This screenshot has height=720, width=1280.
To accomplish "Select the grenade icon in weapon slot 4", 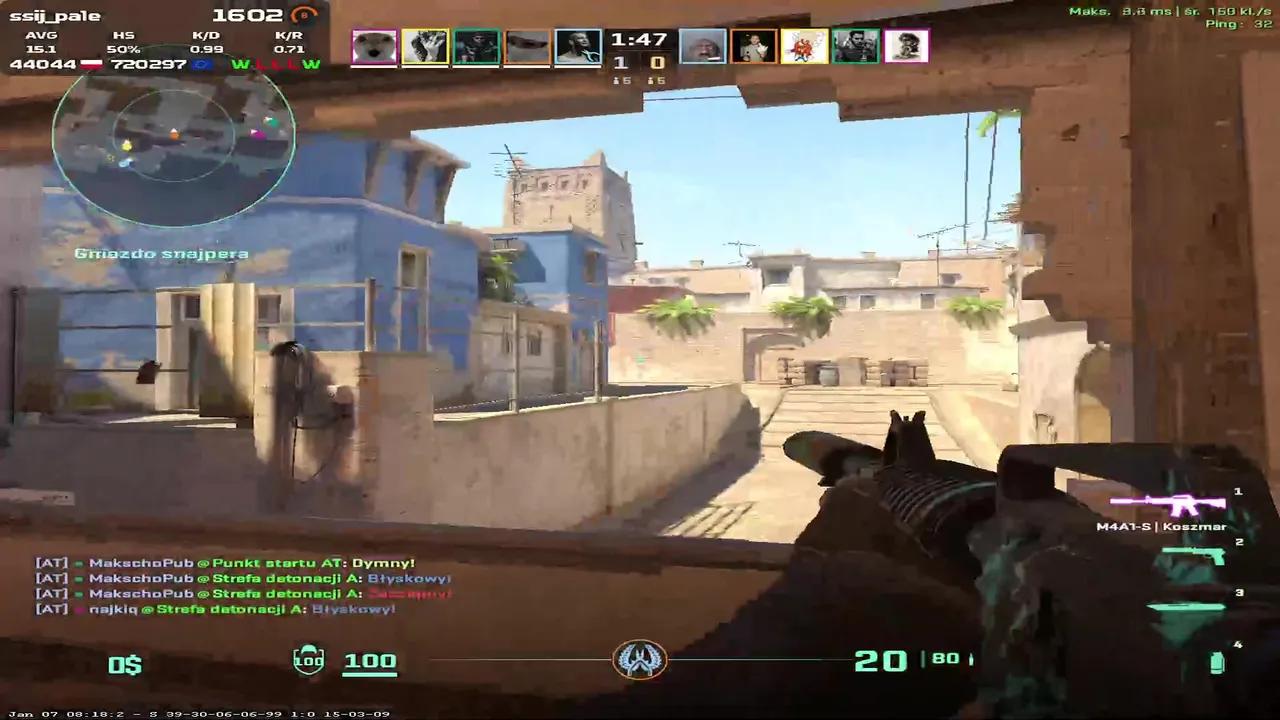I will 1216,660.
